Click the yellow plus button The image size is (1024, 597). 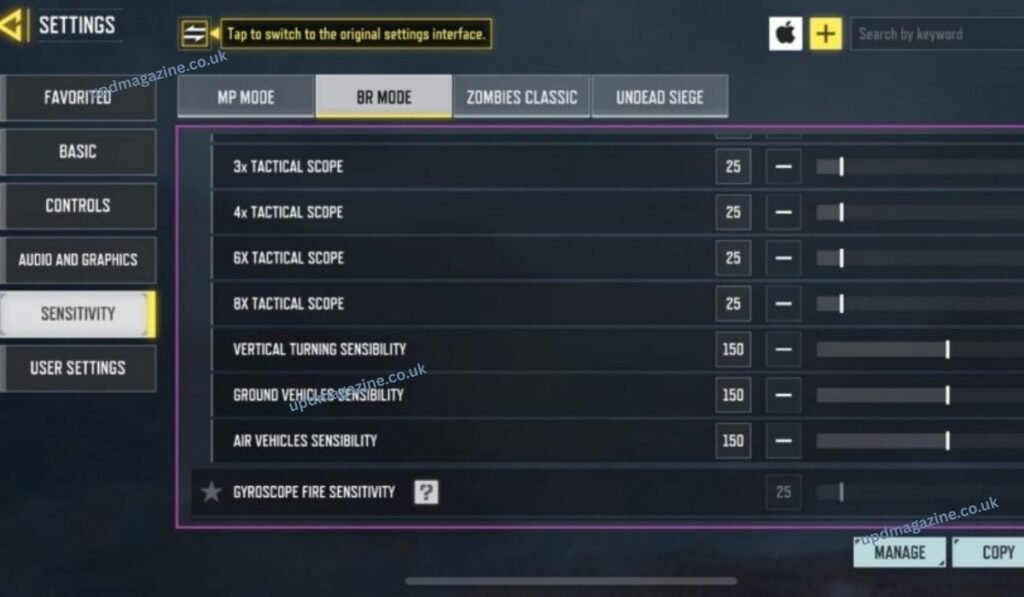(x=825, y=34)
